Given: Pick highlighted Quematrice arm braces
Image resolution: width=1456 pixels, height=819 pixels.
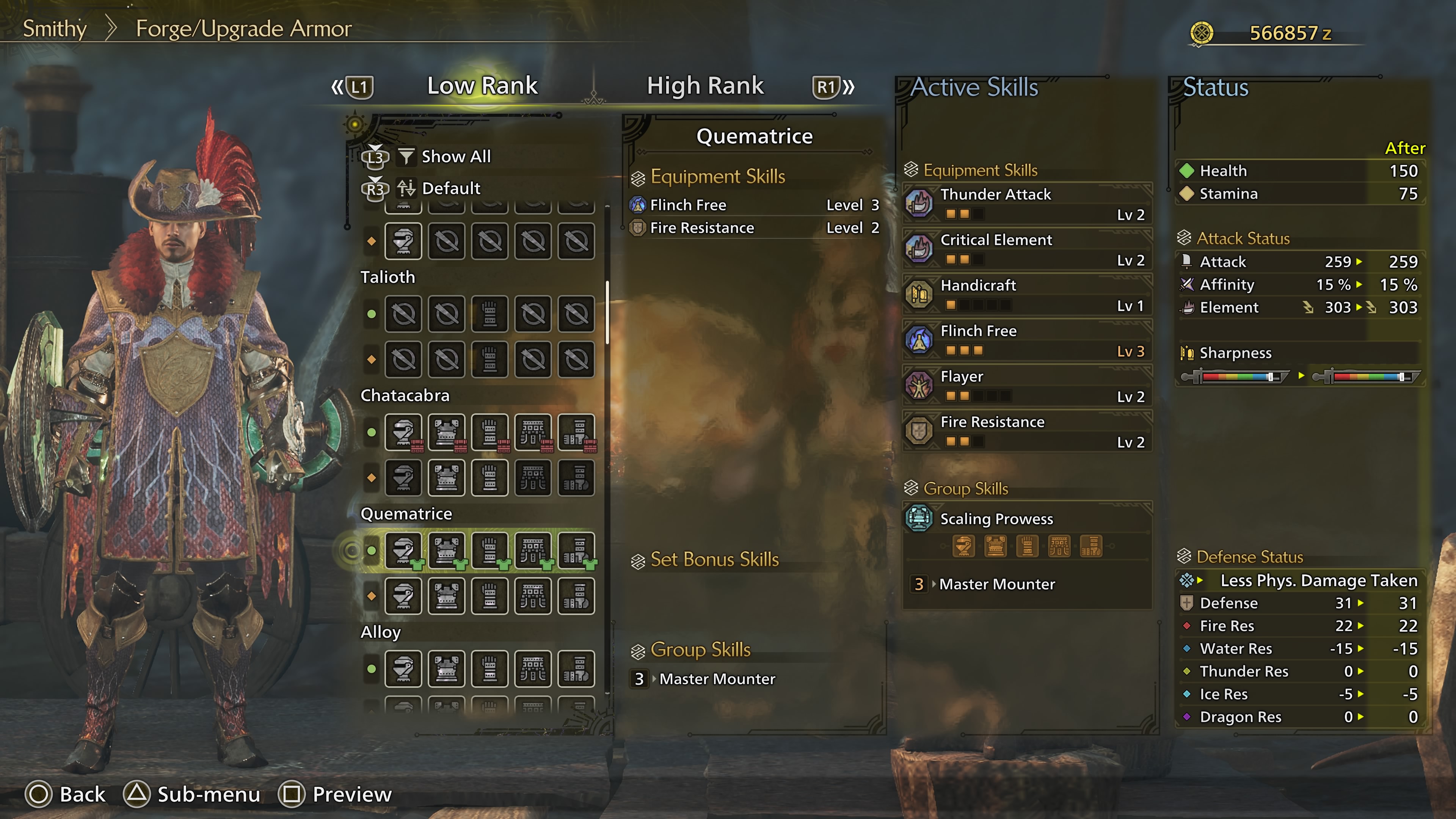Looking at the screenshot, I should [490, 550].
